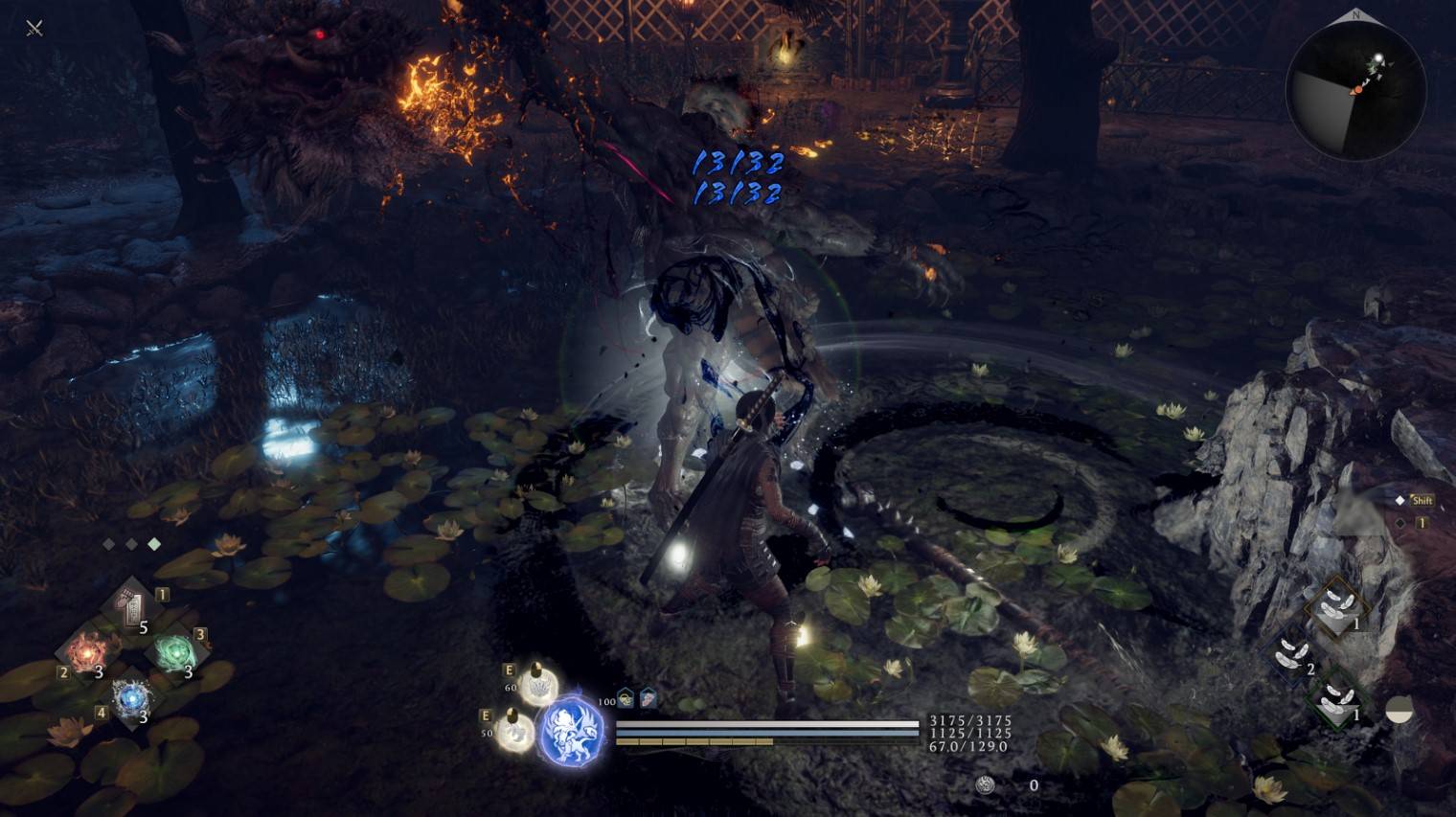1456x817 pixels.
Task: Click the half-filled circle gauge icon
Action: (1399, 710)
